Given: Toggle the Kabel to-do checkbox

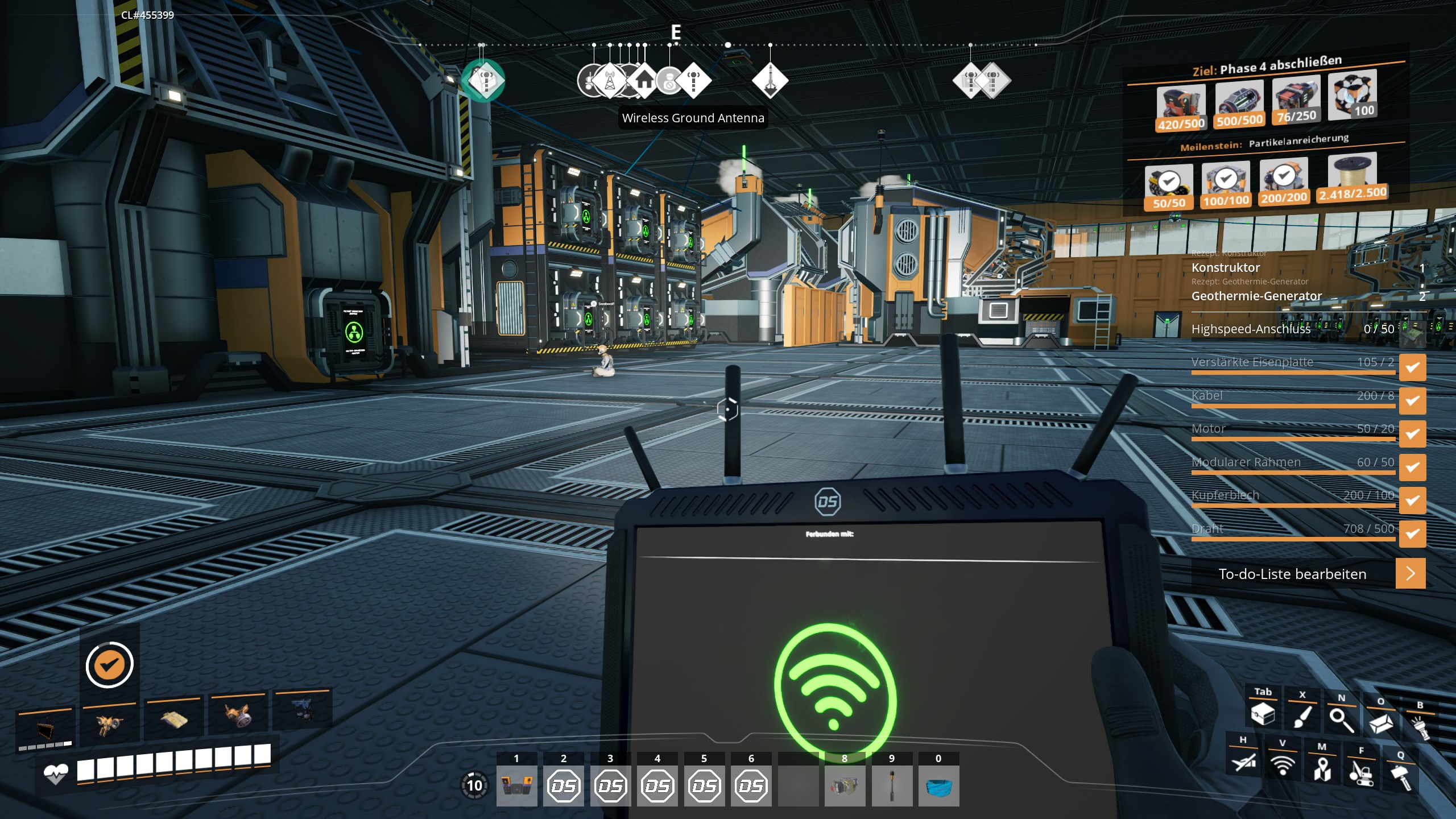Looking at the screenshot, I should tap(1412, 400).
